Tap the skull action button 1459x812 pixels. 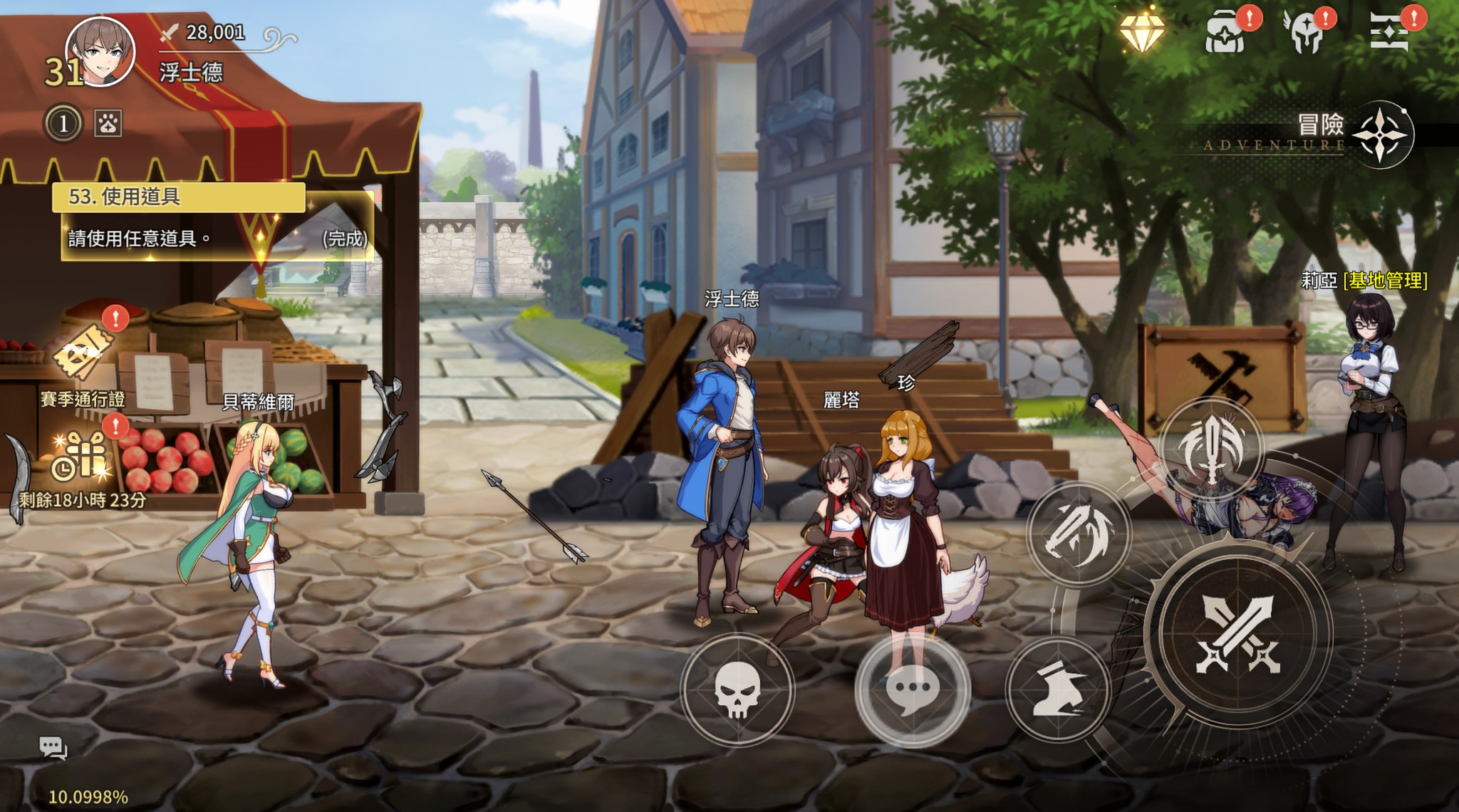point(738,689)
